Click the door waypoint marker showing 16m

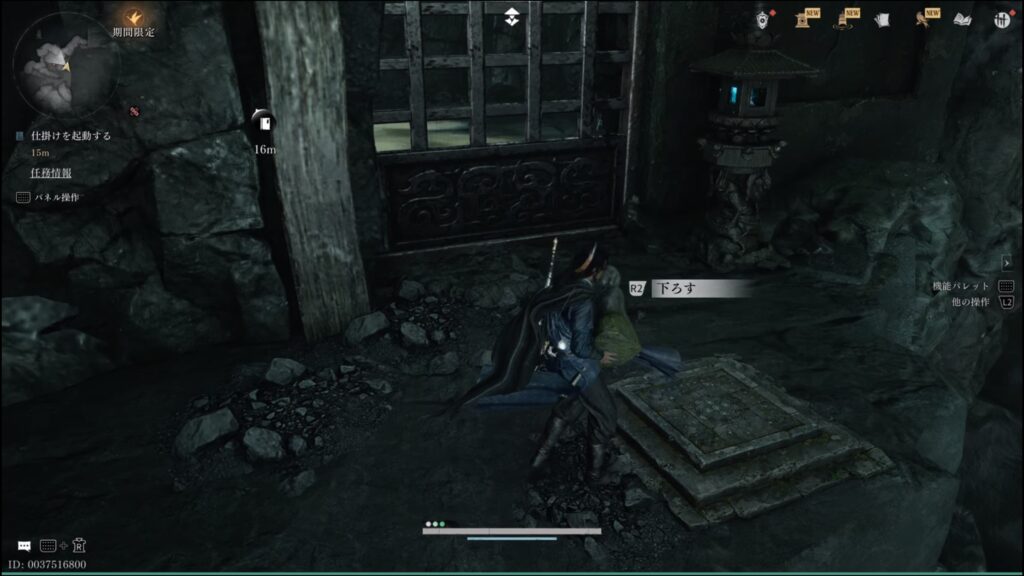(x=264, y=124)
